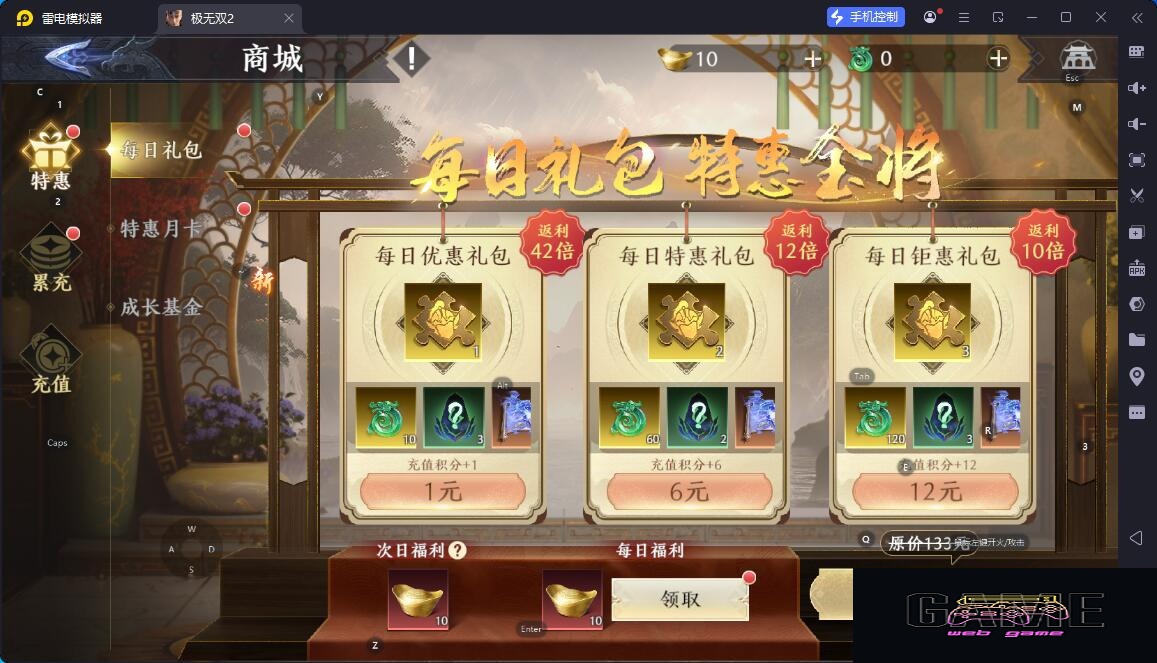This screenshot has height=663, width=1157.
Task: Claim daily reward with 领取 button
Action: pyautogui.click(x=680, y=599)
